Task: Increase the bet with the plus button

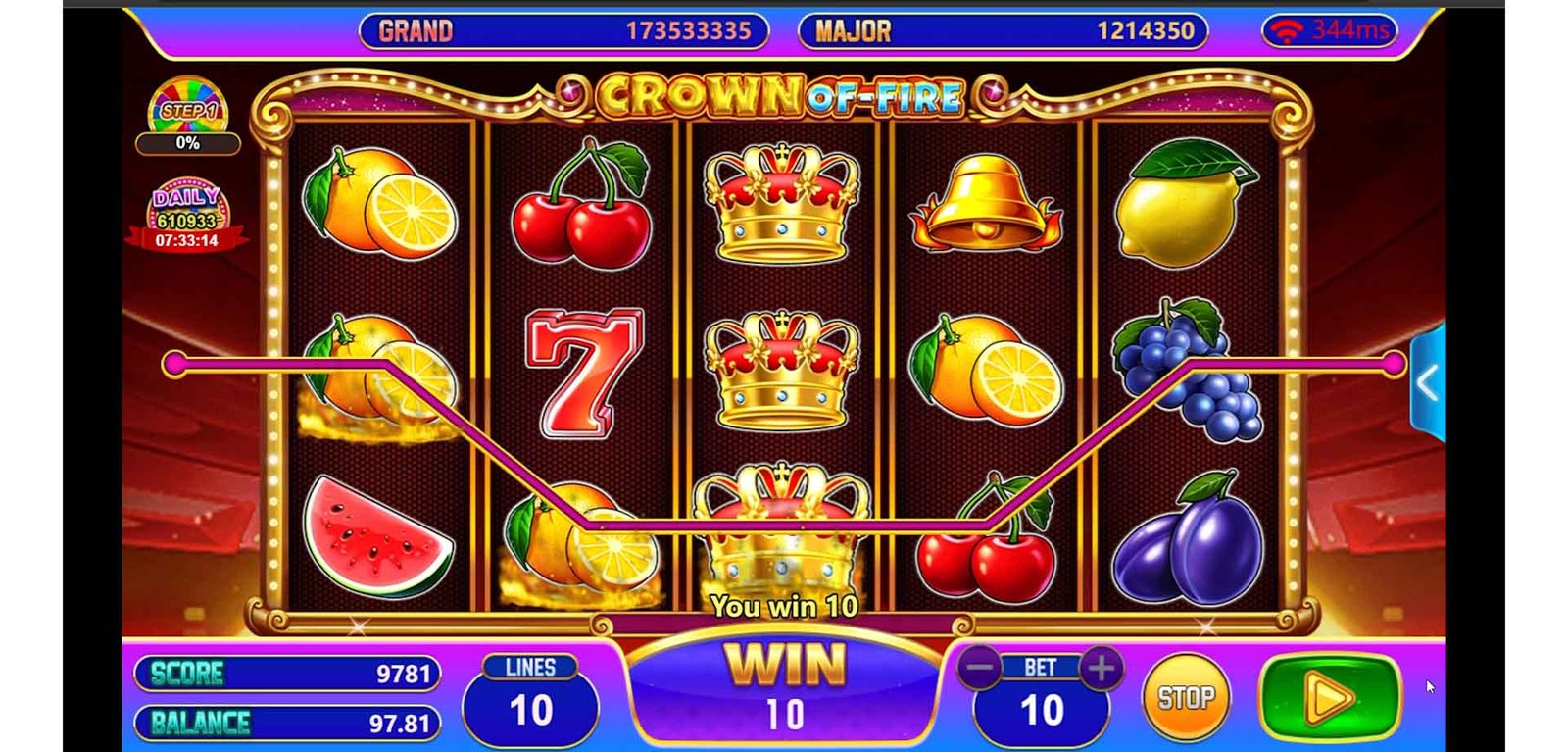Action: [x=1102, y=669]
